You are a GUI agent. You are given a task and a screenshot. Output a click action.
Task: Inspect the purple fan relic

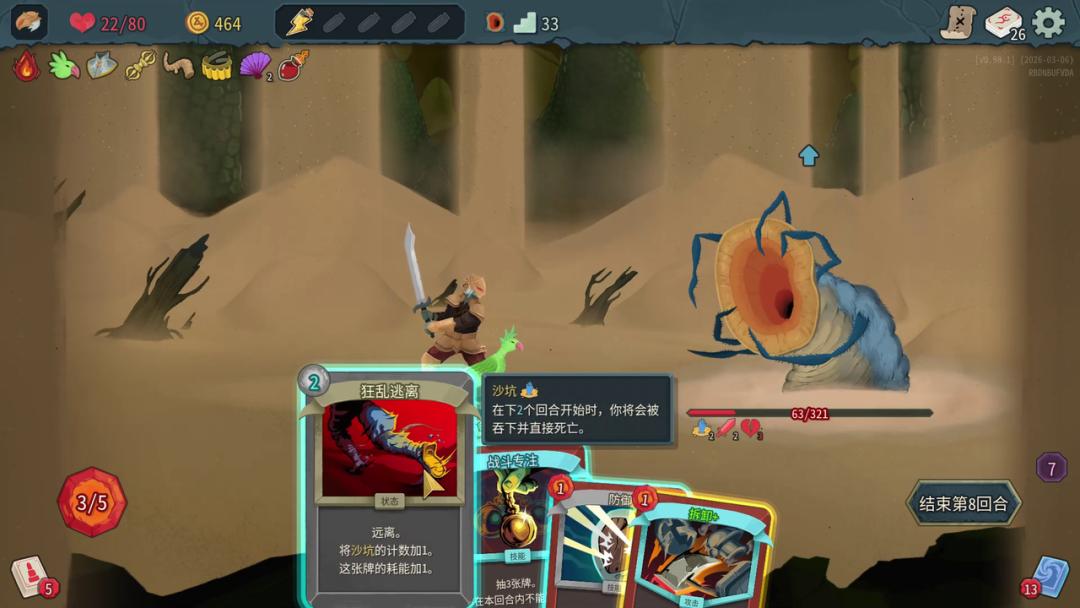(x=255, y=66)
